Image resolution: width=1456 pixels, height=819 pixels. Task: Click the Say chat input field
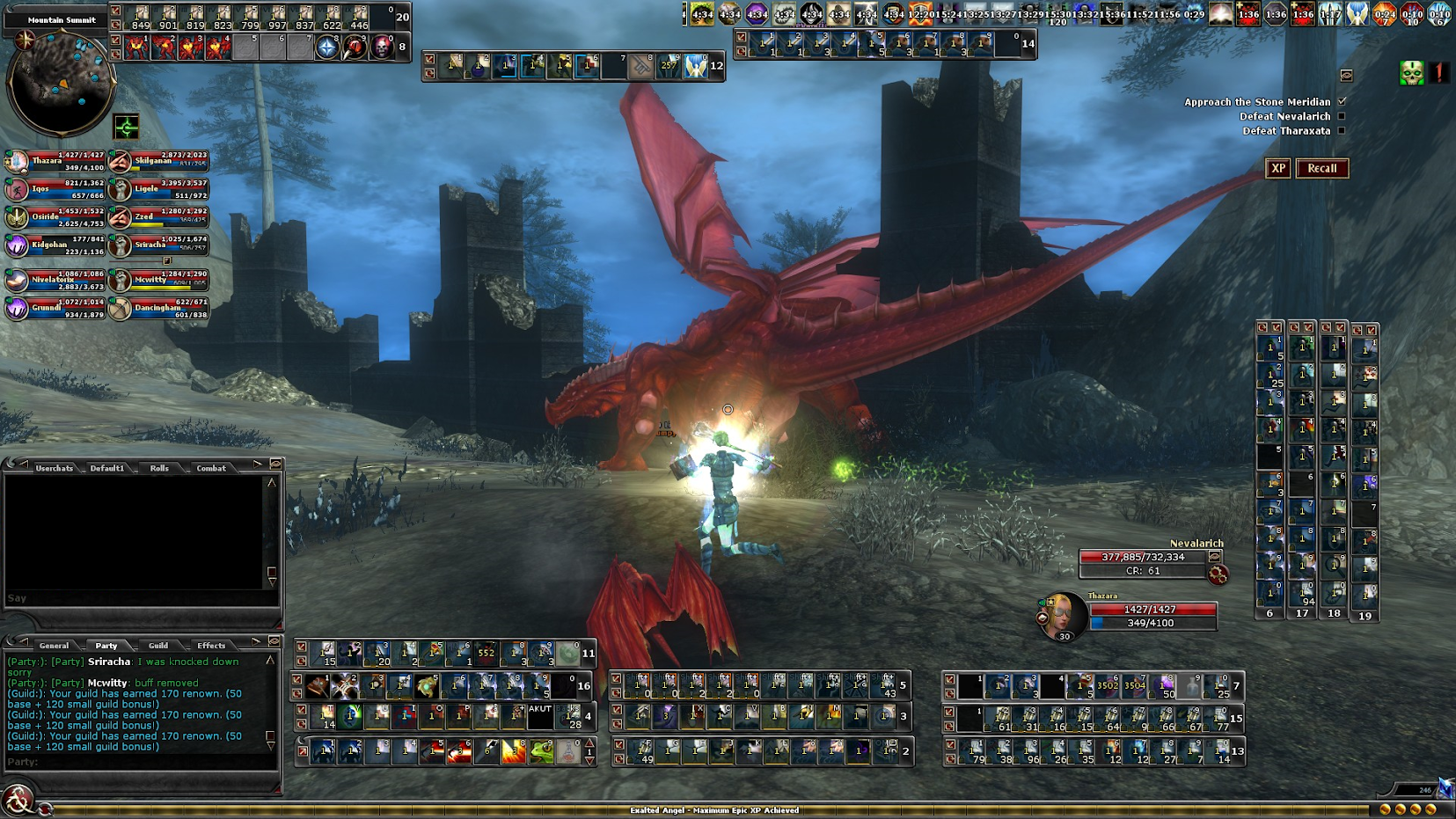pos(141,598)
